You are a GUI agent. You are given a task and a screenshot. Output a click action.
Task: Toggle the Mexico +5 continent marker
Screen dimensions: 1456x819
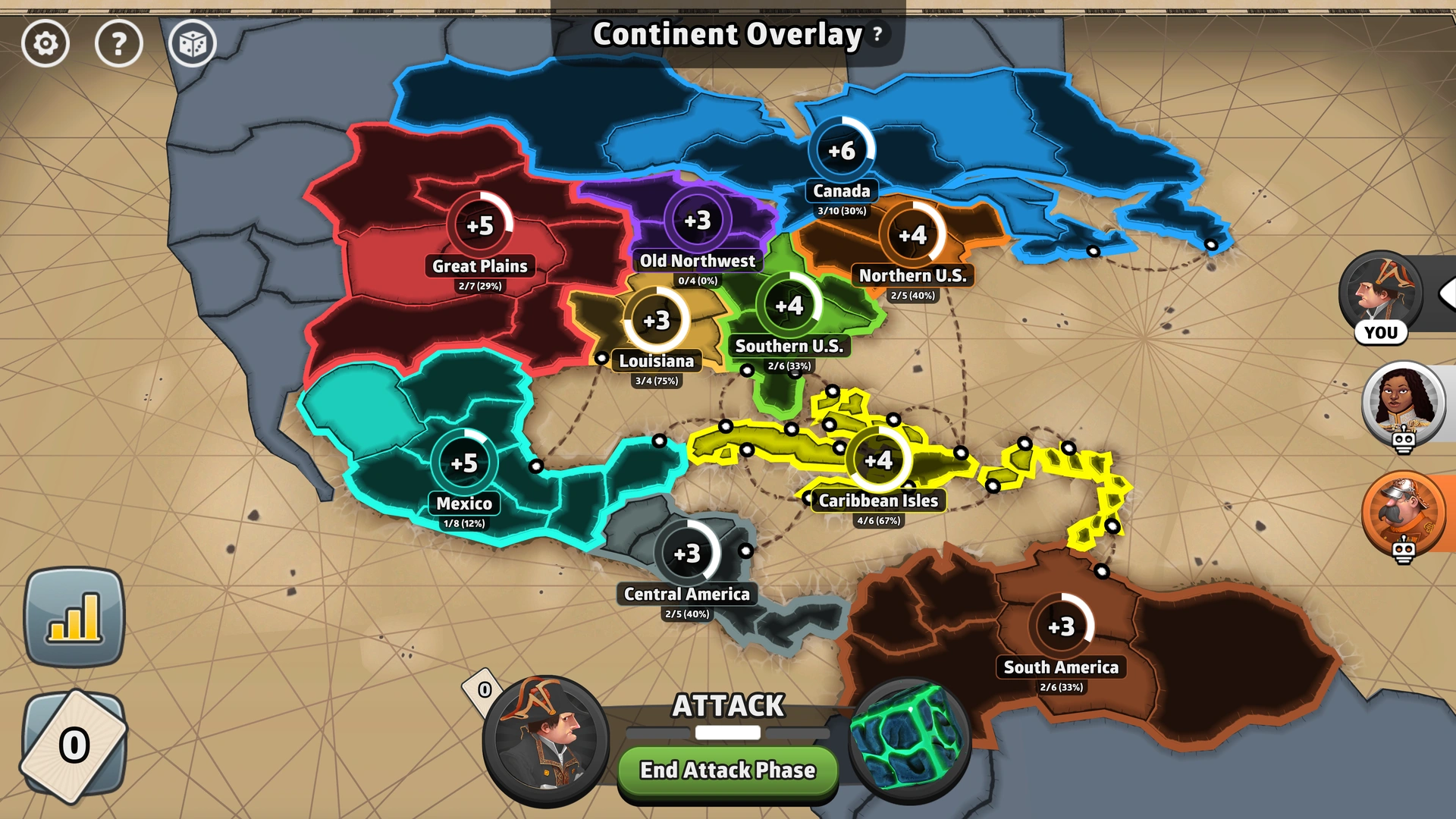[x=465, y=460]
